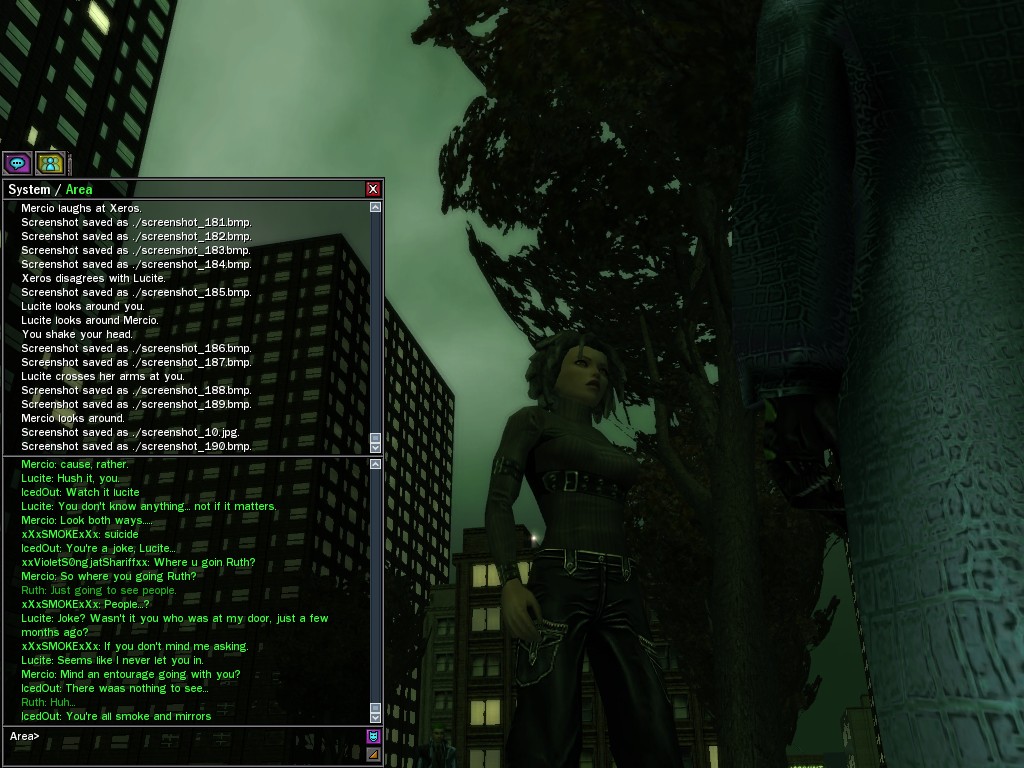Click the purple cat-face emote button
This screenshot has height=768, width=1024.
[374, 737]
